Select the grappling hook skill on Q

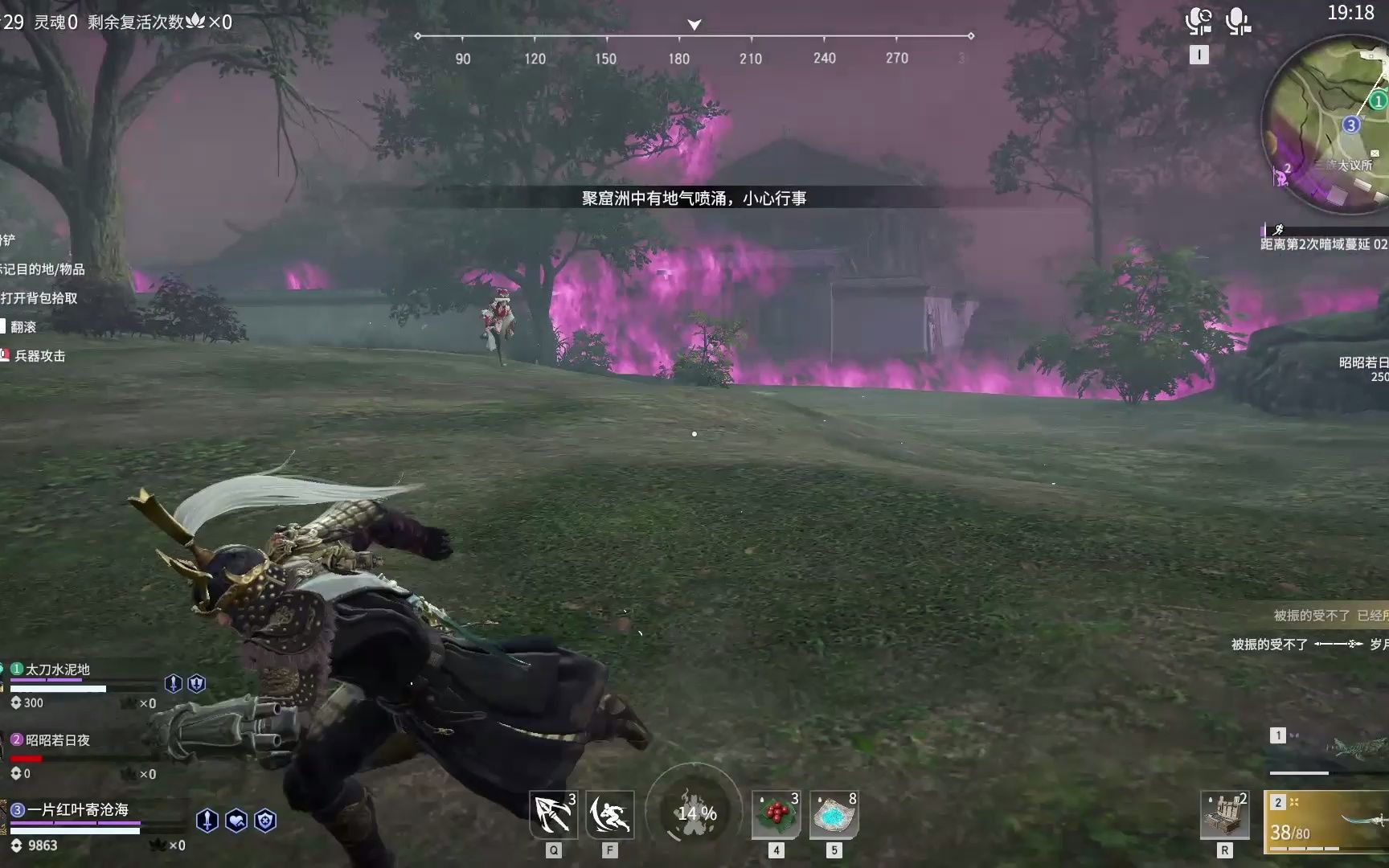pos(553,813)
